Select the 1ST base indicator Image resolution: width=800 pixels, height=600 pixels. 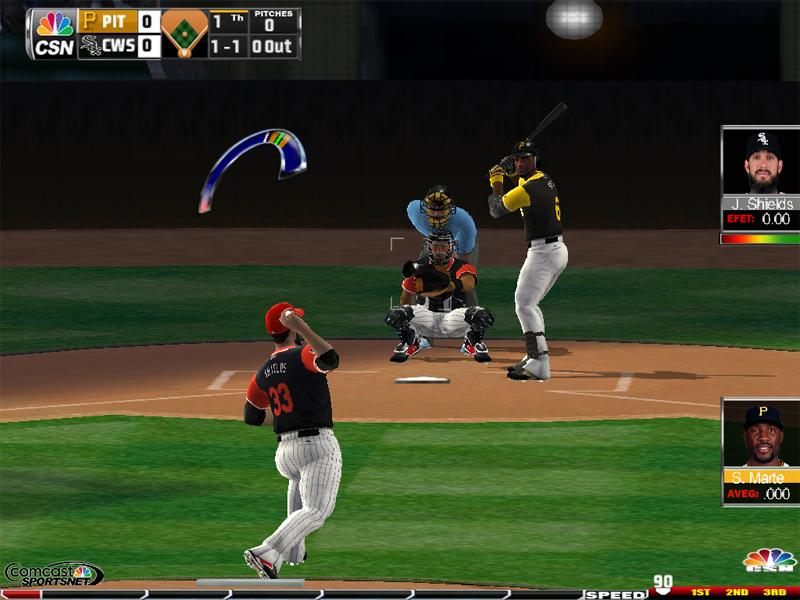click(x=701, y=593)
